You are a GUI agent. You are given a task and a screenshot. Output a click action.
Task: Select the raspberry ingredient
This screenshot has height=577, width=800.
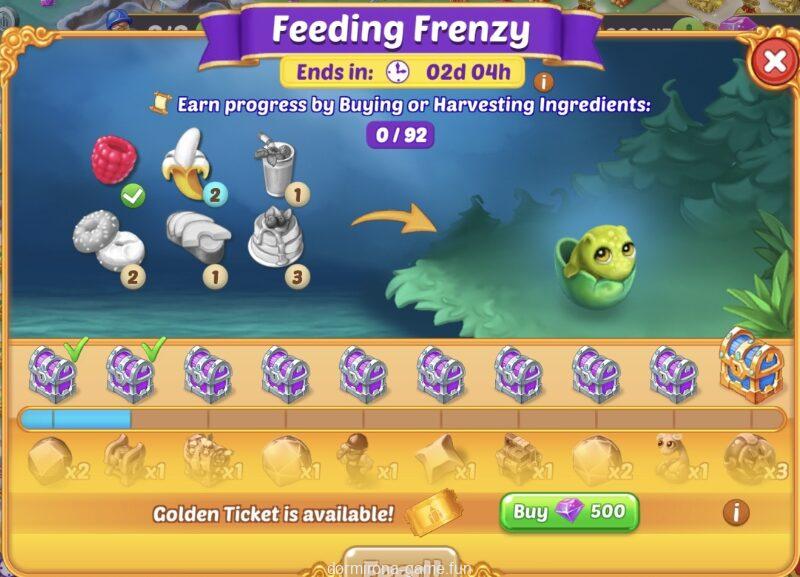[115, 161]
